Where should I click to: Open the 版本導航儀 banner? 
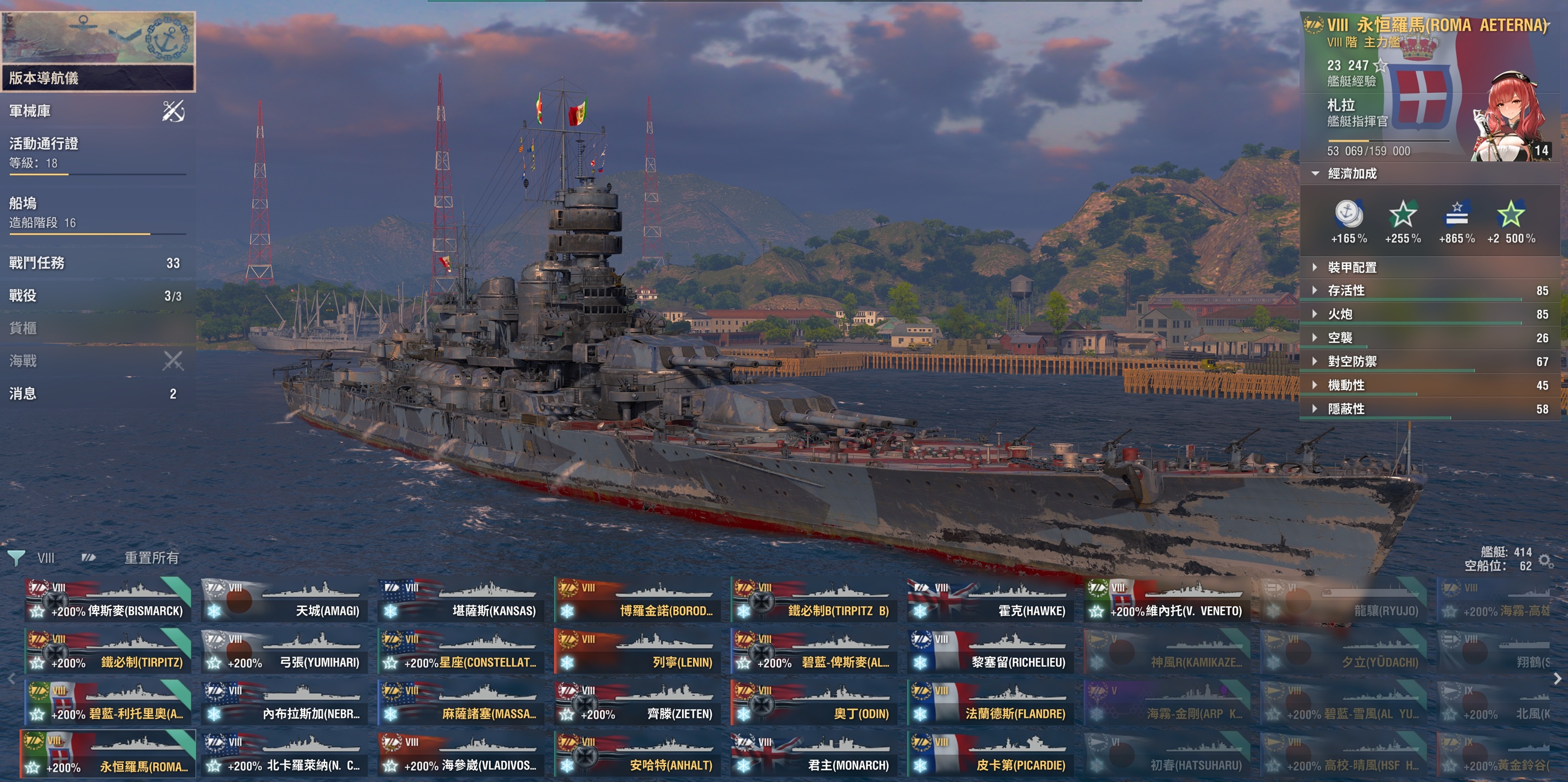98,52
